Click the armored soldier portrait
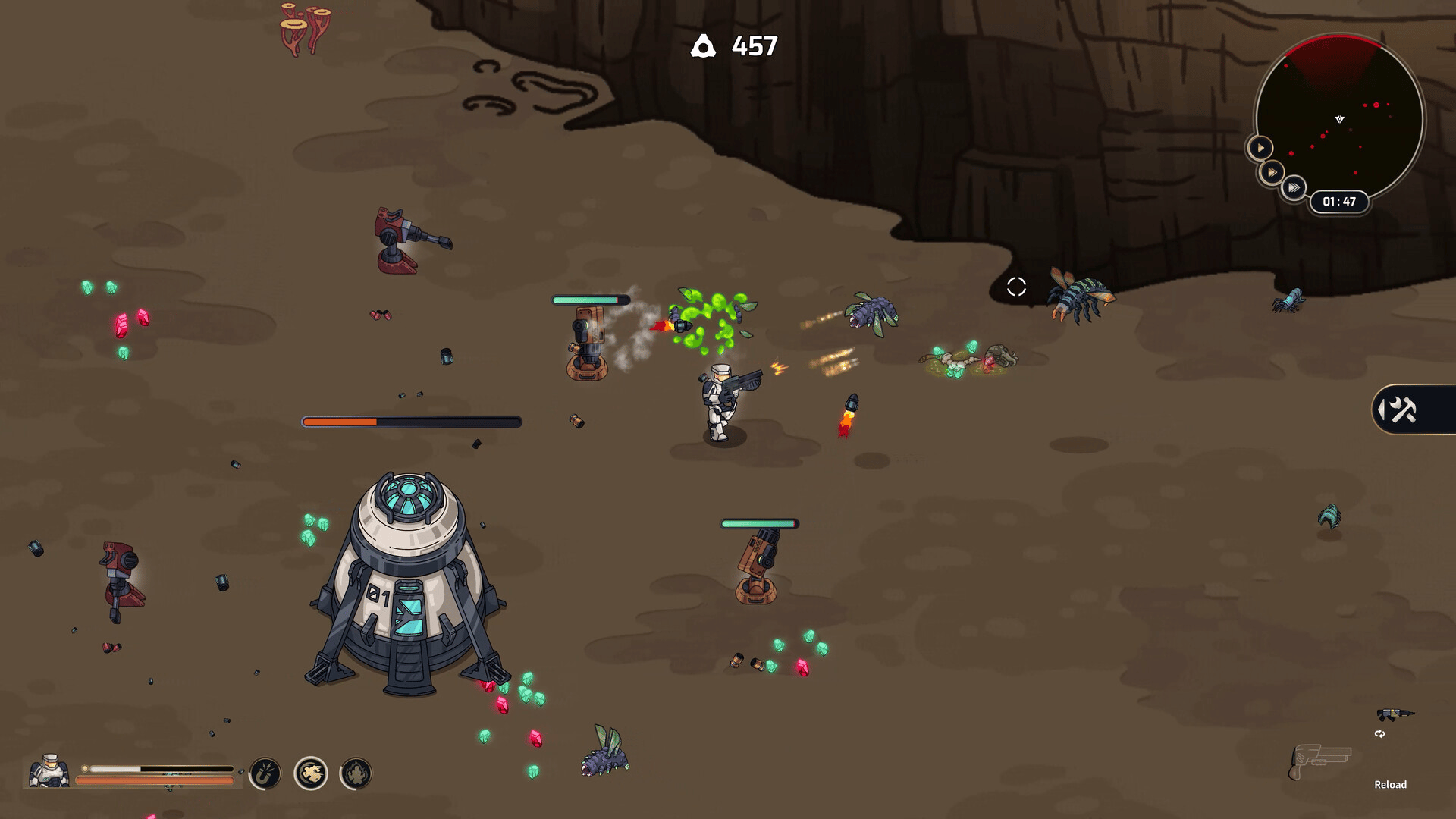The image size is (1456, 819). (49, 771)
